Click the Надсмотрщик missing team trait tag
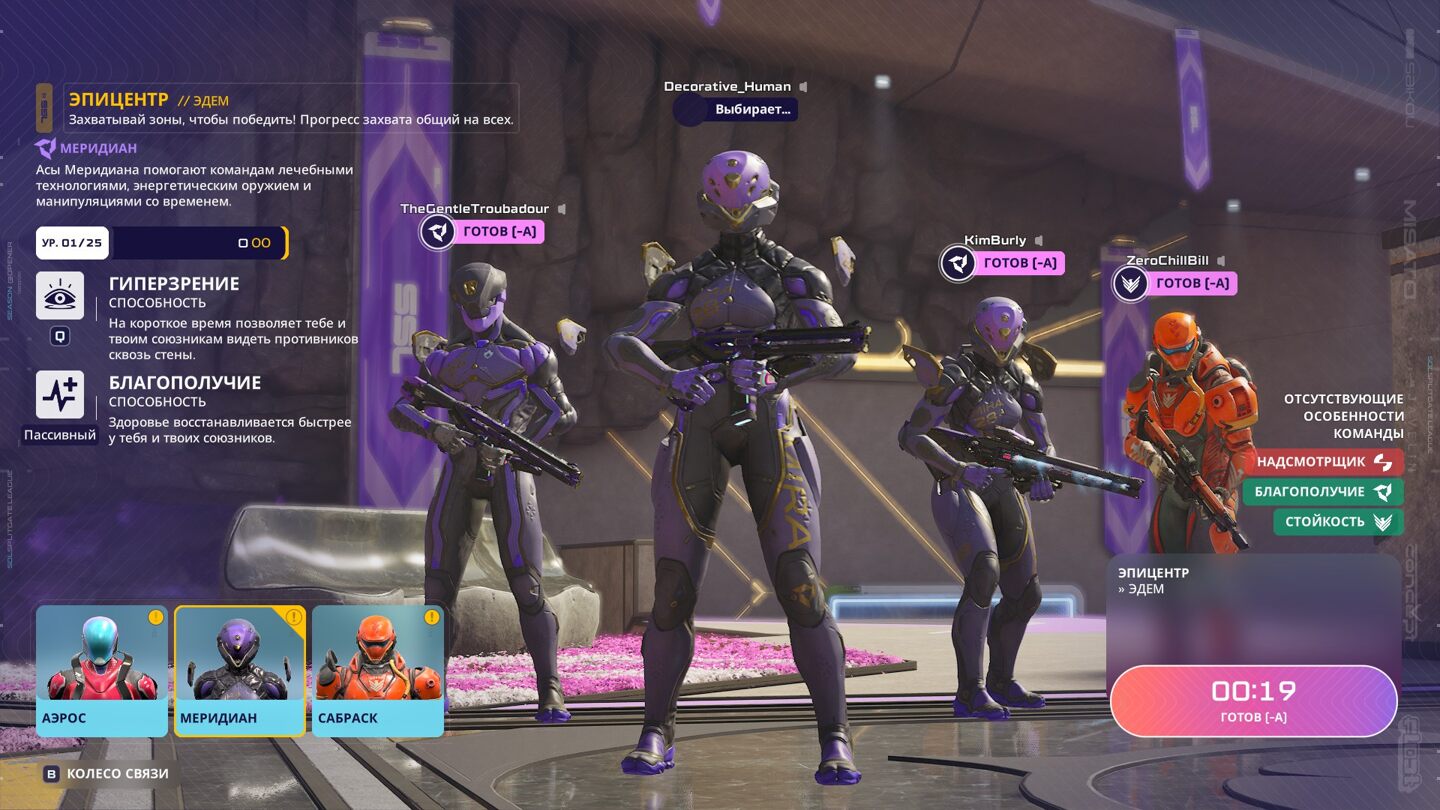The width and height of the screenshot is (1440, 810). [x=1324, y=462]
